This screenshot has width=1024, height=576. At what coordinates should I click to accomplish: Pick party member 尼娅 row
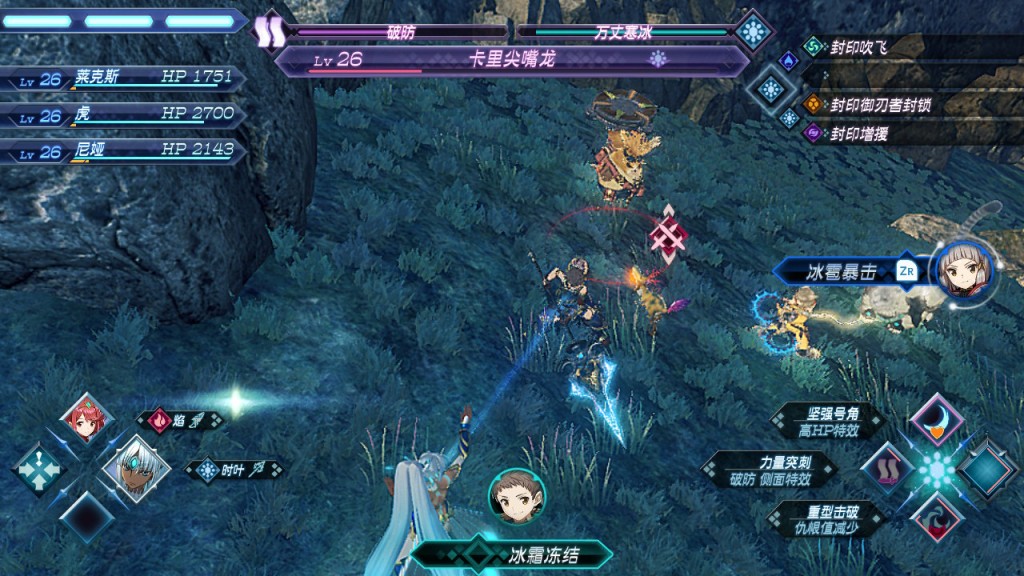120,151
